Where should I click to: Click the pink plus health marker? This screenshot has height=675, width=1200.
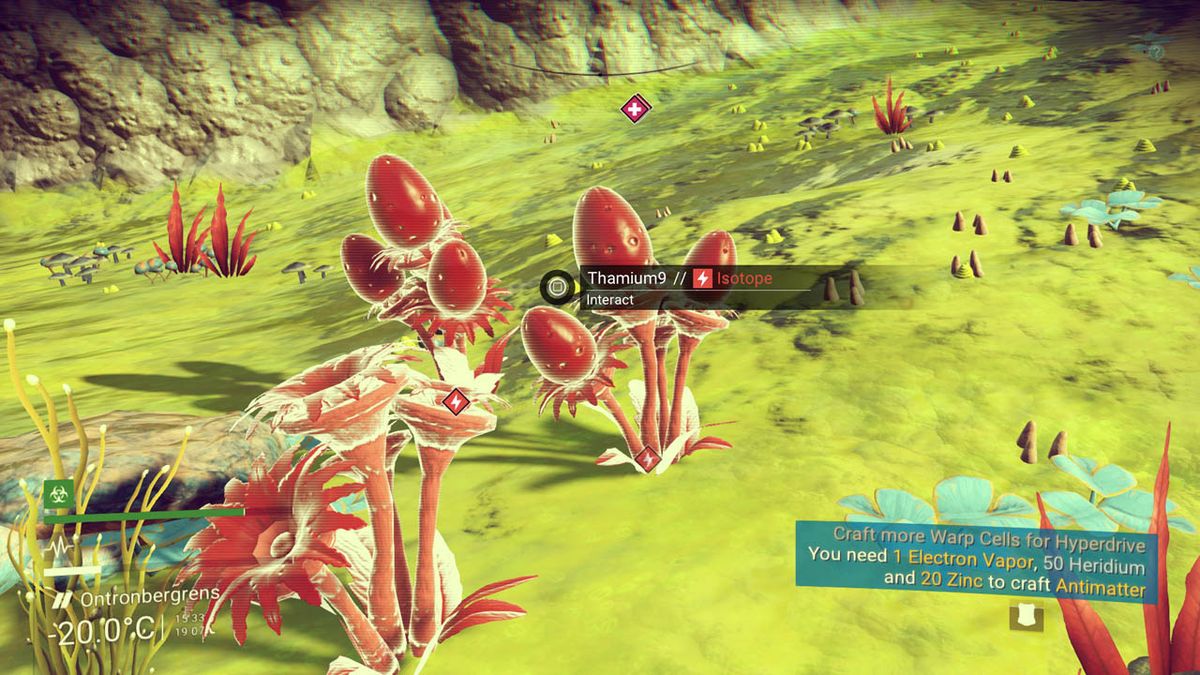(x=635, y=108)
